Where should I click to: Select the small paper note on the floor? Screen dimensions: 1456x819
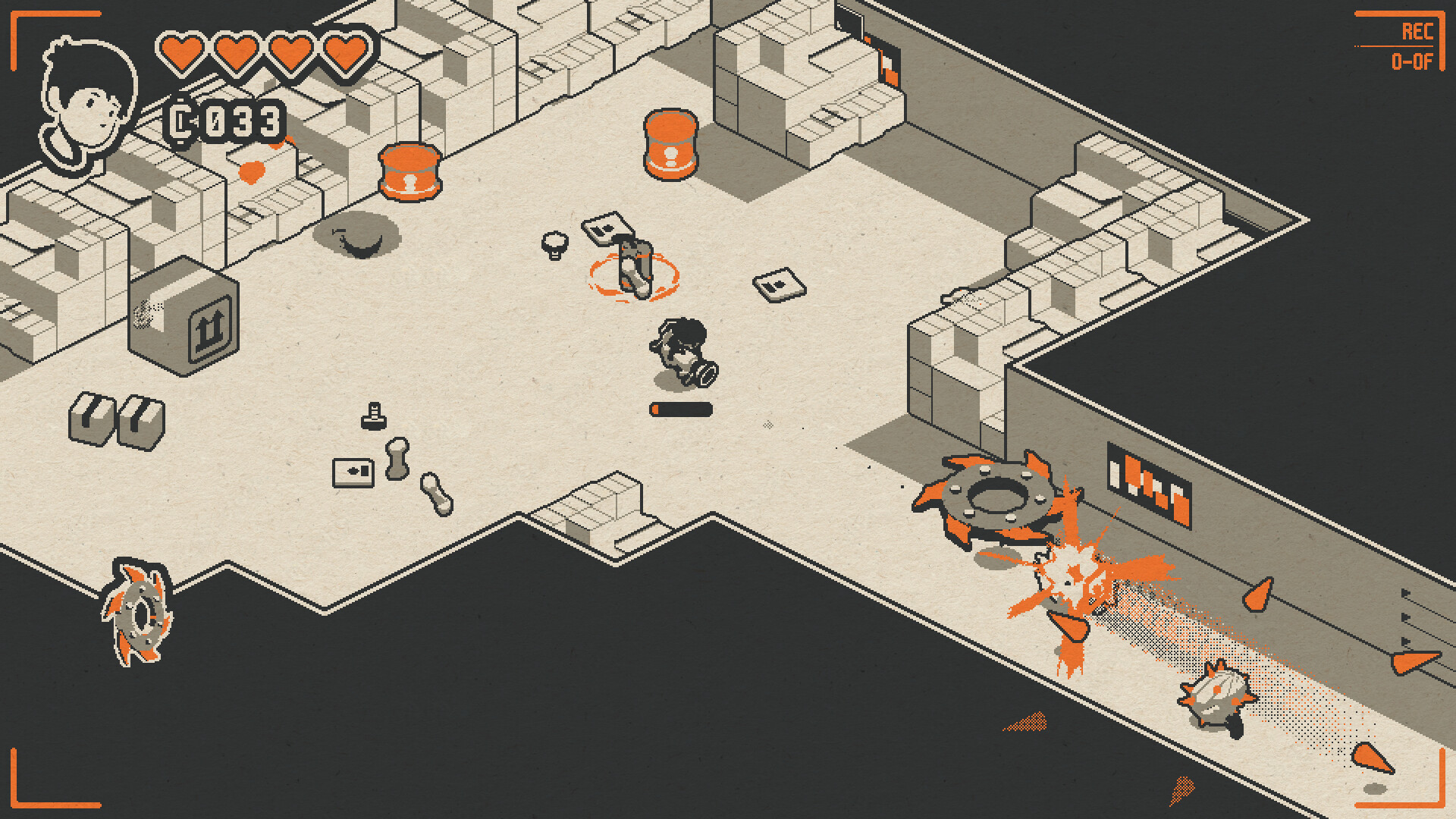779,287
